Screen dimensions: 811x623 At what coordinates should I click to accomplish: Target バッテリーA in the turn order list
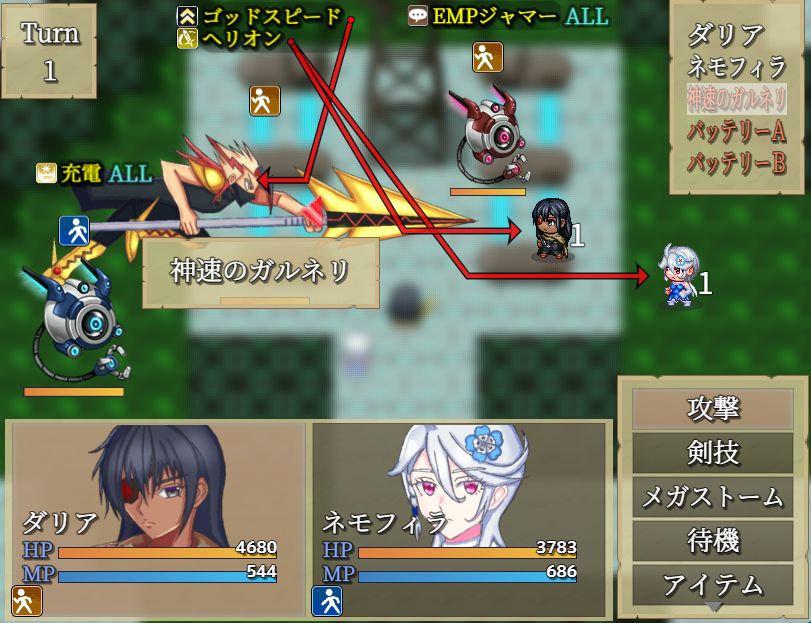point(736,130)
